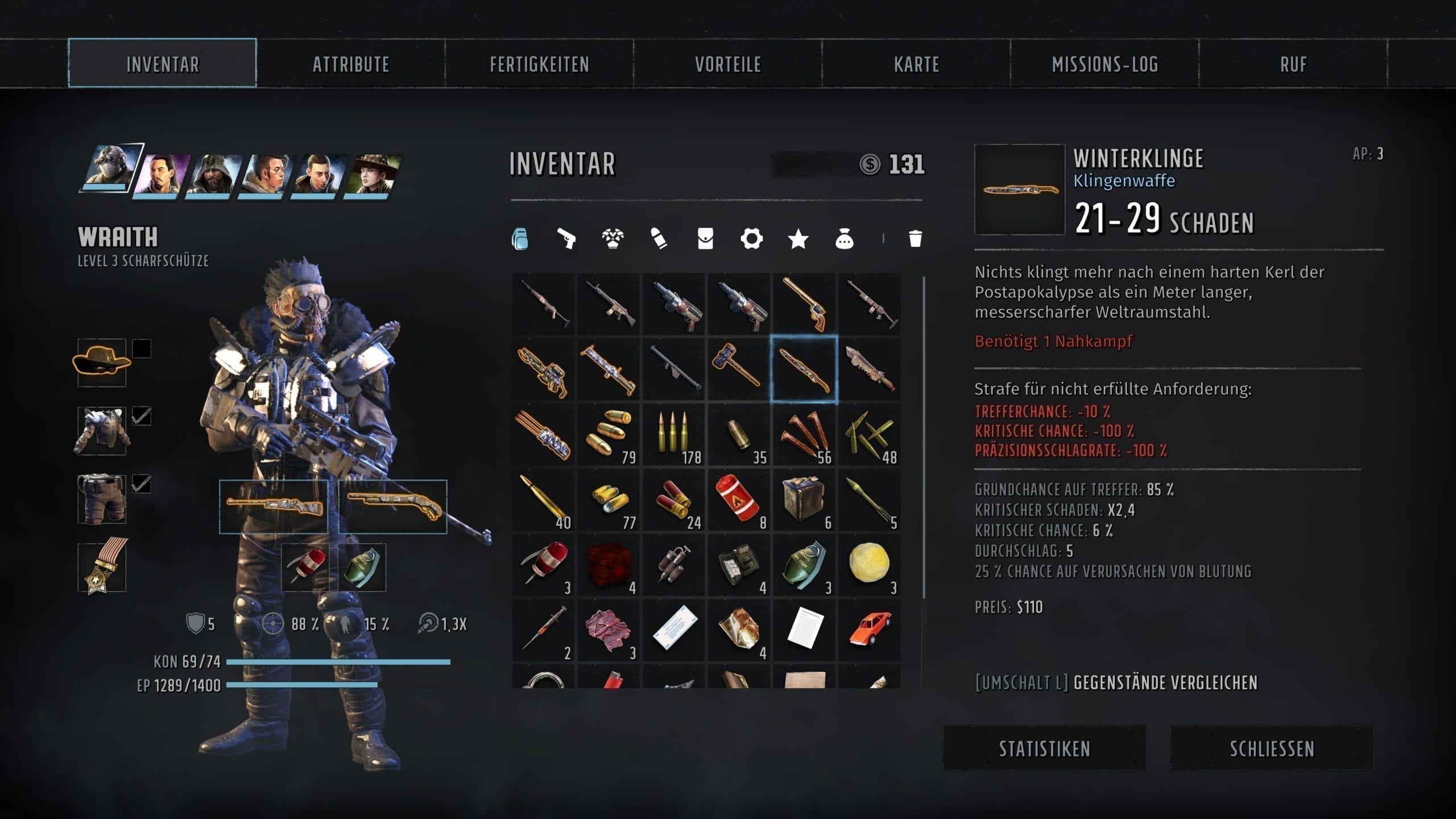
Task: Show the Vorteile tab
Action: 727,64
